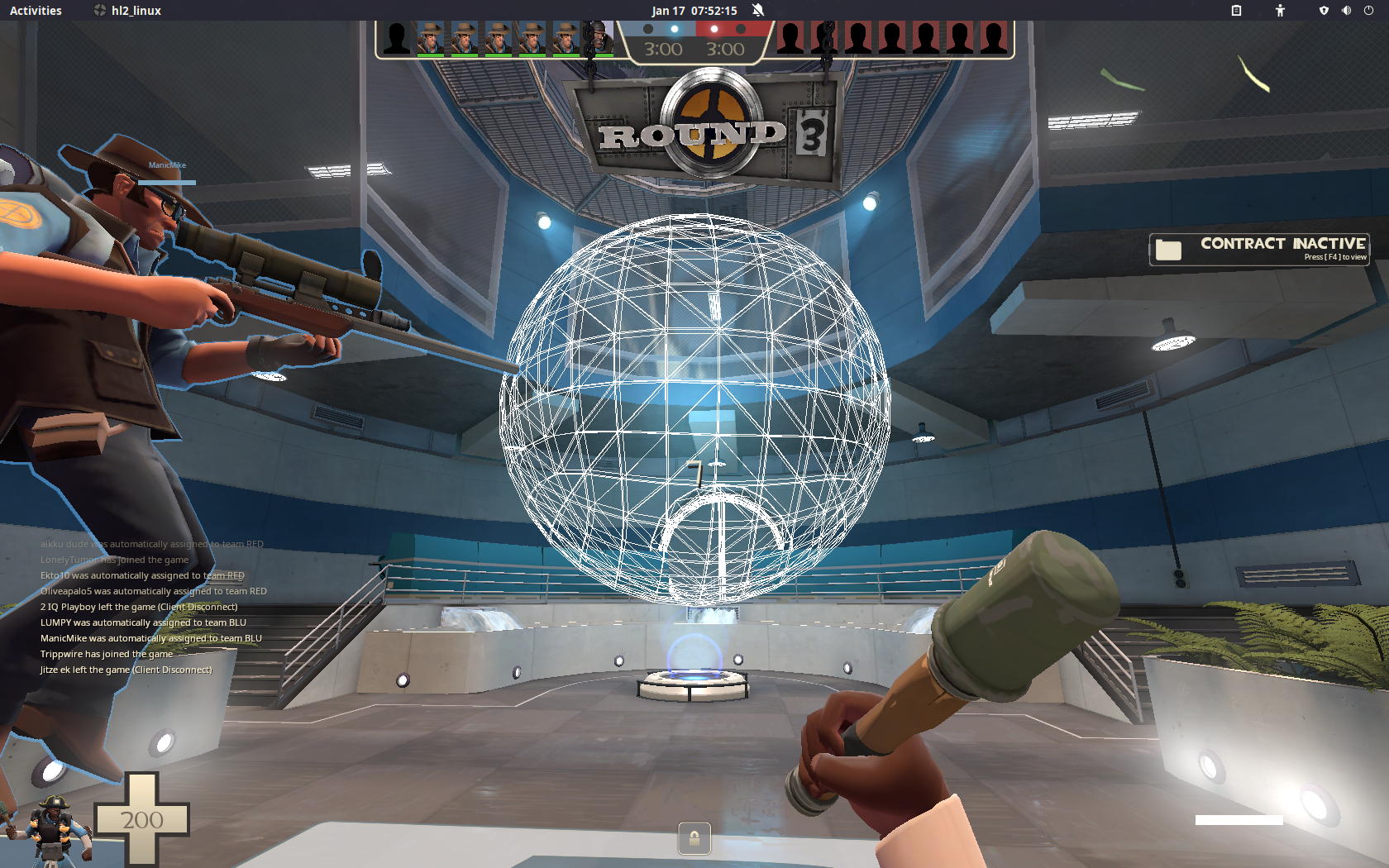
Task: Open the Activities menu
Action: pyautogui.click(x=35, y=11)
